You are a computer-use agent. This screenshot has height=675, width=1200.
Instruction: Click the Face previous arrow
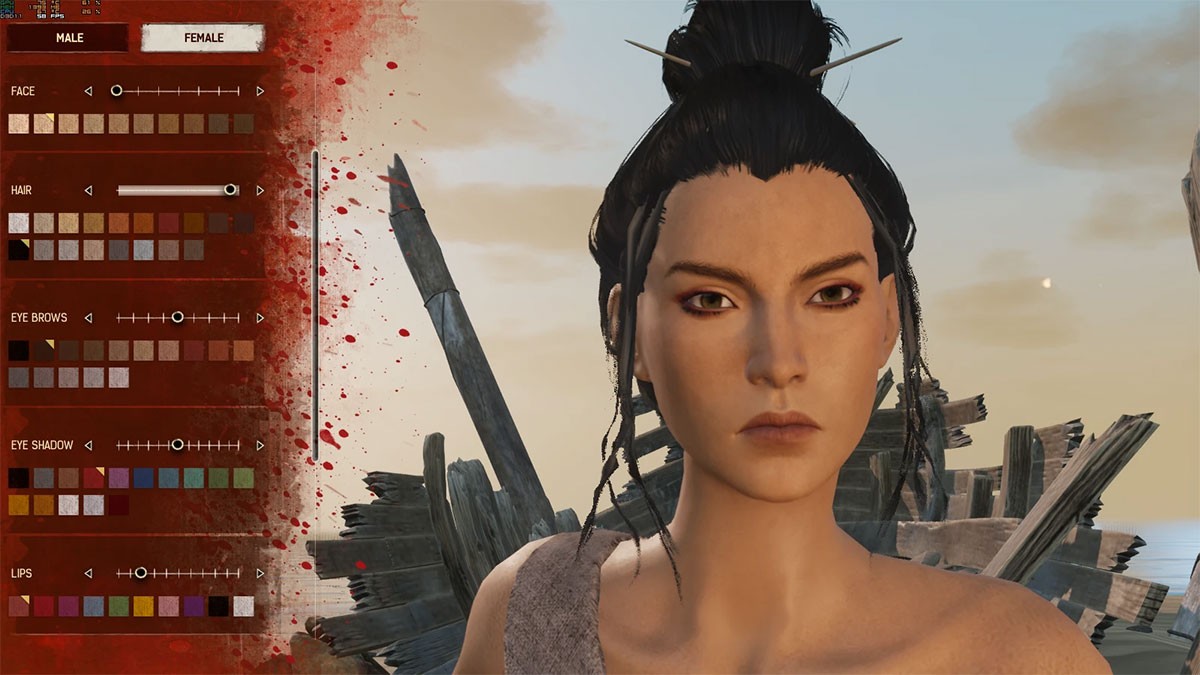[88, 91]
